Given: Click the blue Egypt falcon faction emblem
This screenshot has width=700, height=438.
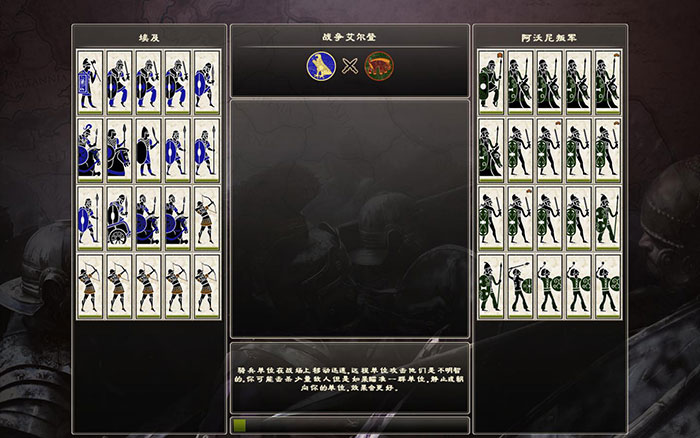Looking at the screenshot, I should tap(320, 68).
